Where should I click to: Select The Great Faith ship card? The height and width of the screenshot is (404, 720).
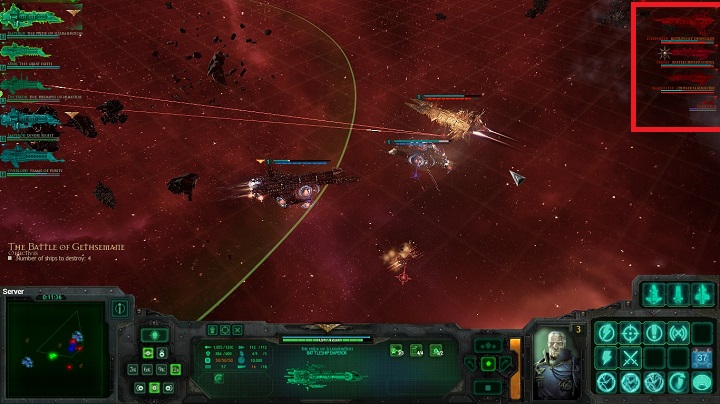[x=30, y=50]
